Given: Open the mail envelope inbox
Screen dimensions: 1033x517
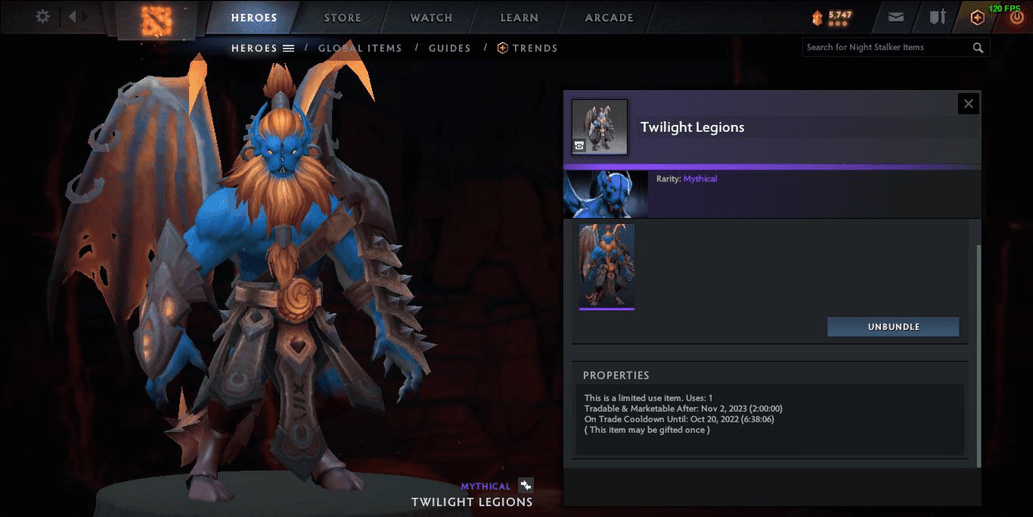Looking at the screenshot, I should coord(896,17).
